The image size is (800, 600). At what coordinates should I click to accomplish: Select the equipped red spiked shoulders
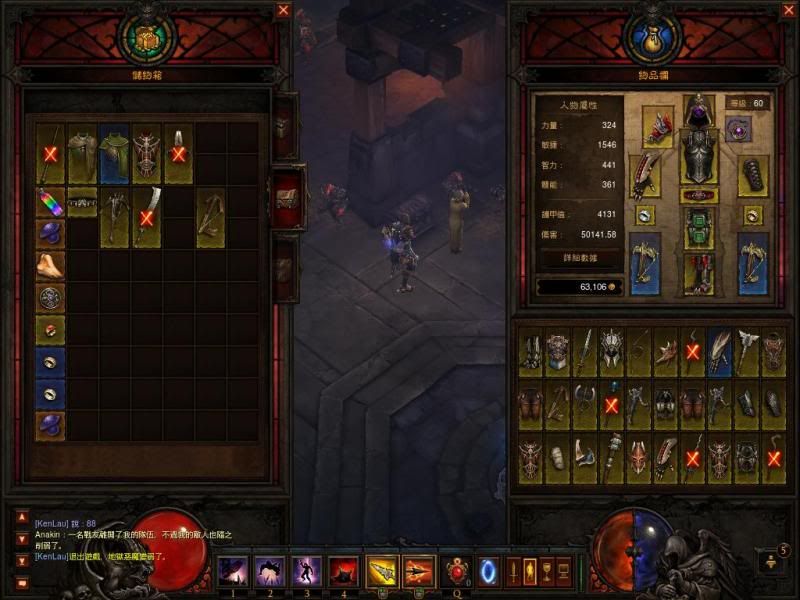click(x=657, y=127)
